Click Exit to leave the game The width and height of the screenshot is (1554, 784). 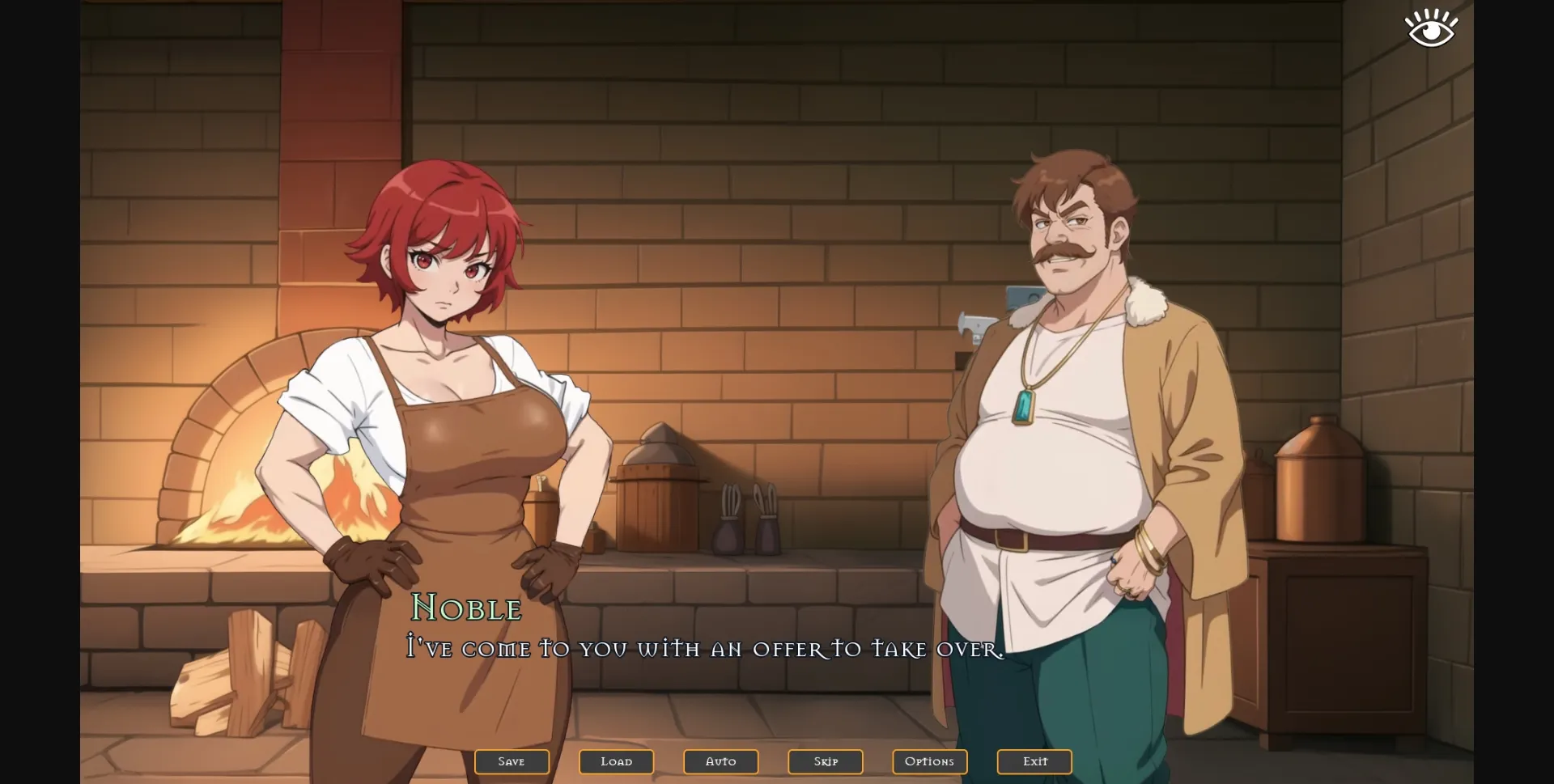tap(1034, 761)
